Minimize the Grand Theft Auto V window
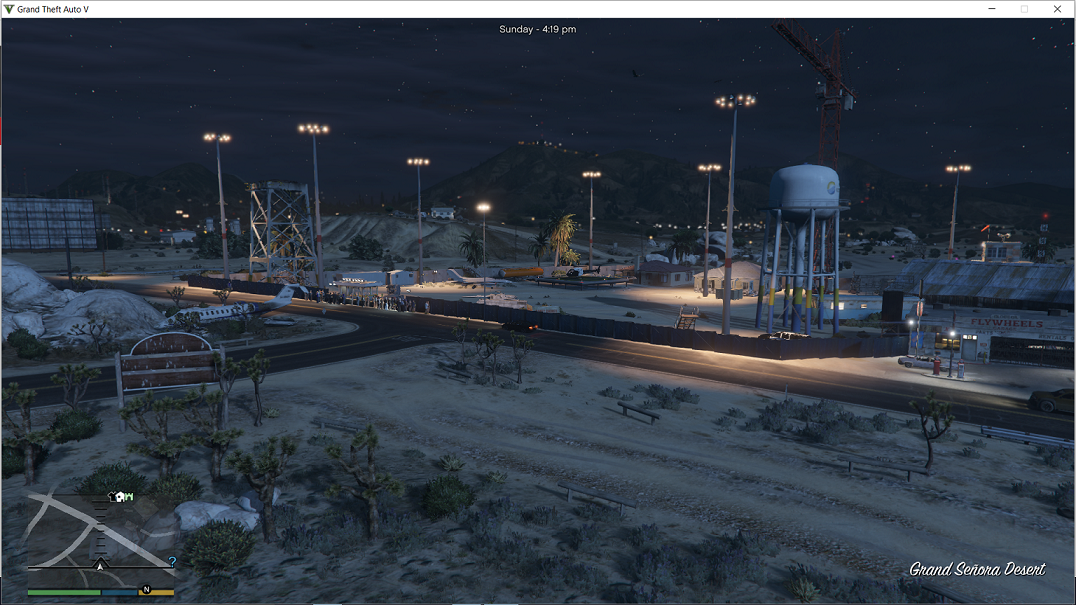This screenshot has height=605, width=1076. (x=991, y=9)
